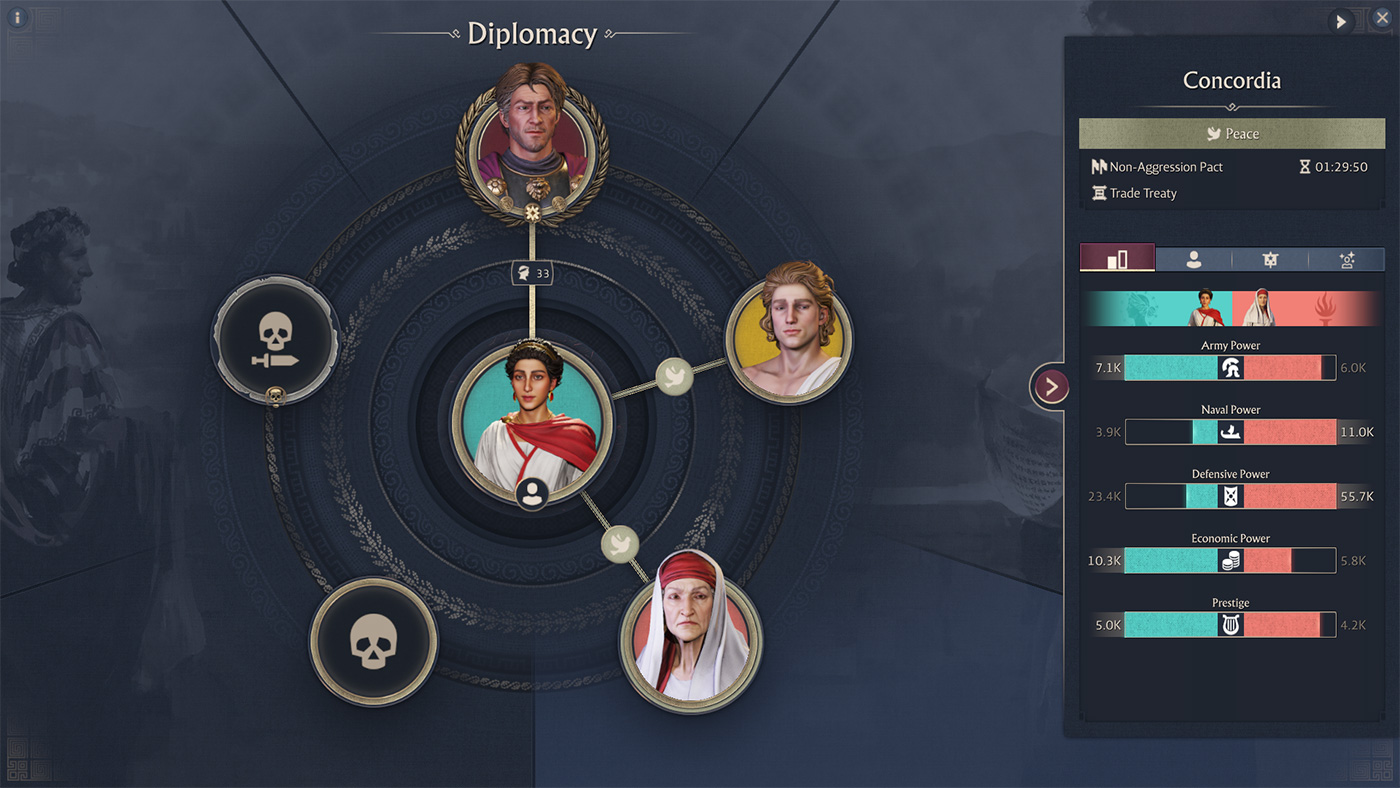Open the info button in top-left corner
1400x788 pixels.
(17, 18)
